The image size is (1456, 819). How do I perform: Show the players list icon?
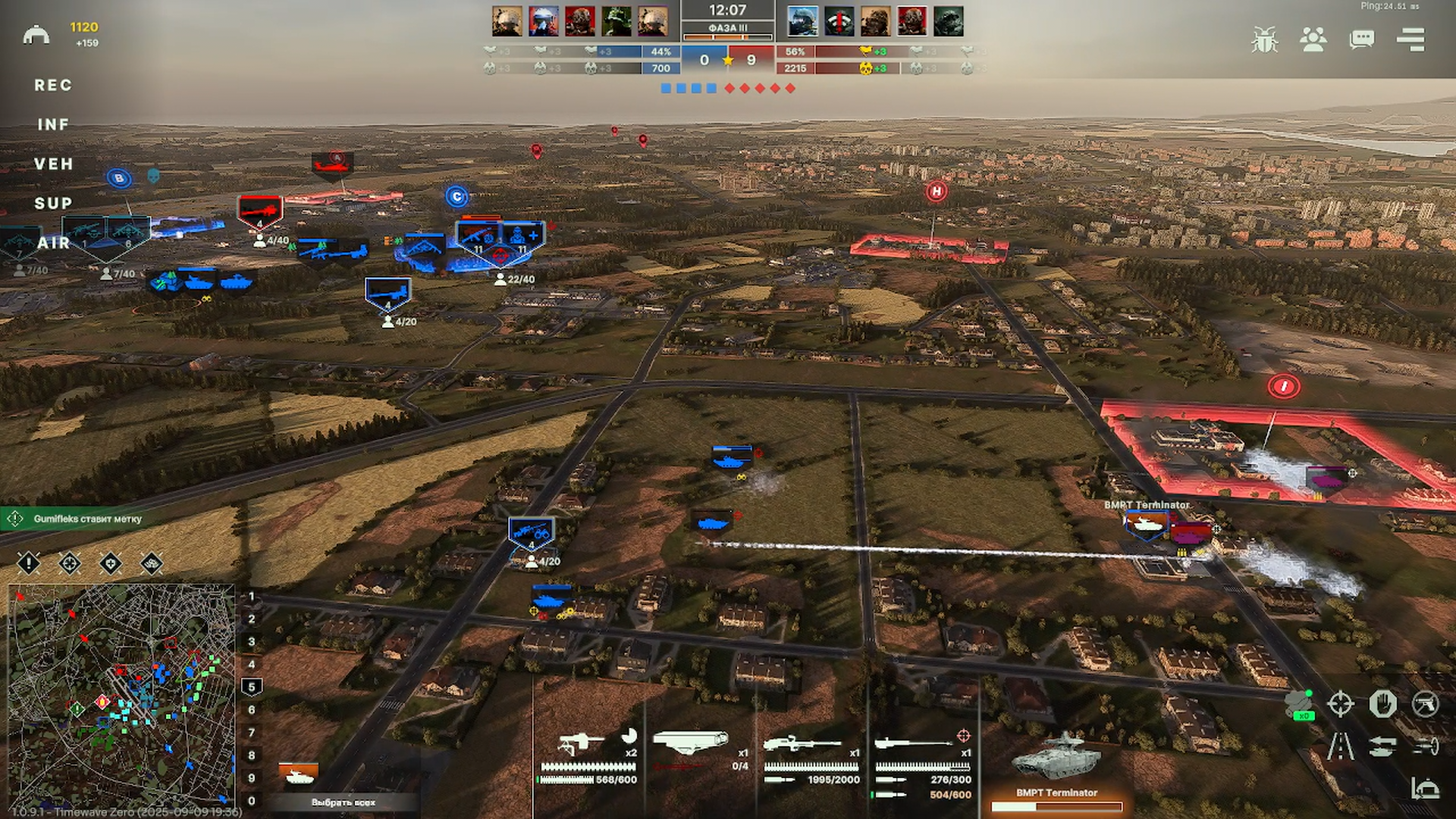(1313, 39)
